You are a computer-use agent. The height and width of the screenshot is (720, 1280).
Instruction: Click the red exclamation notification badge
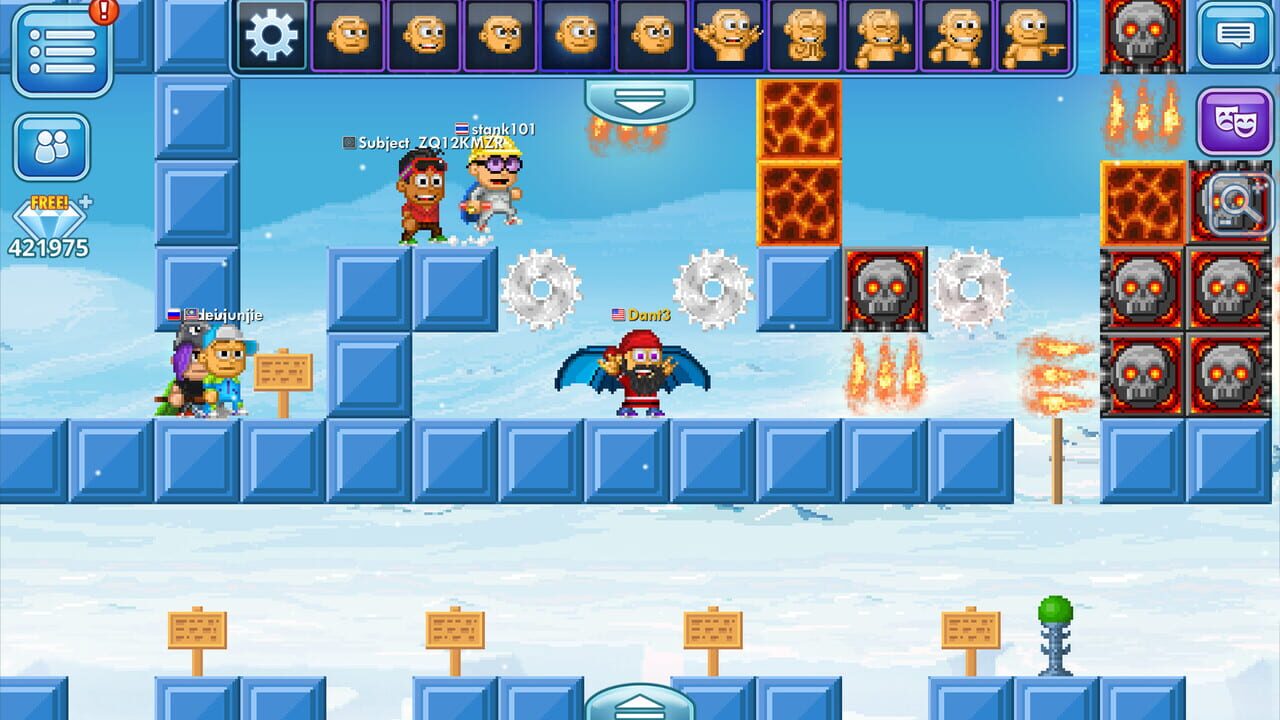[x=105, y=12]
